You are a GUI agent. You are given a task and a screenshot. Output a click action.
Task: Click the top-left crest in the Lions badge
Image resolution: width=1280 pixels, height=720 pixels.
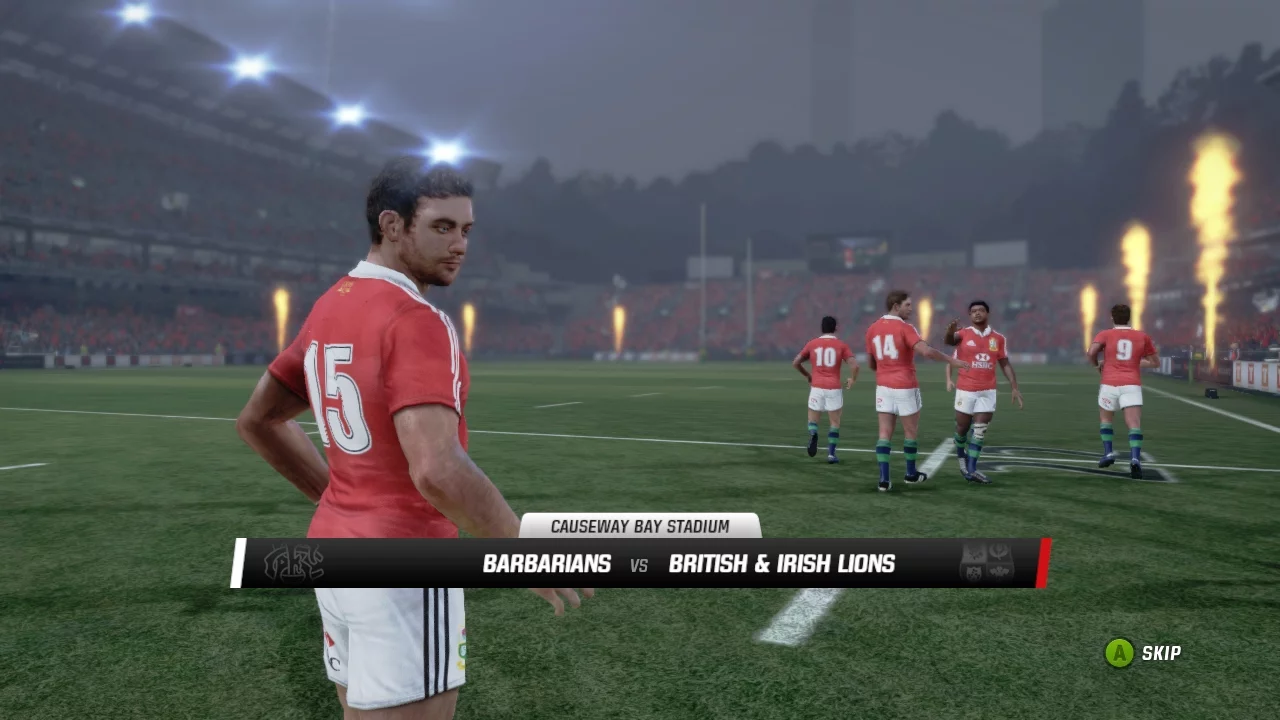pyautogui.click(x=972, y=552)
